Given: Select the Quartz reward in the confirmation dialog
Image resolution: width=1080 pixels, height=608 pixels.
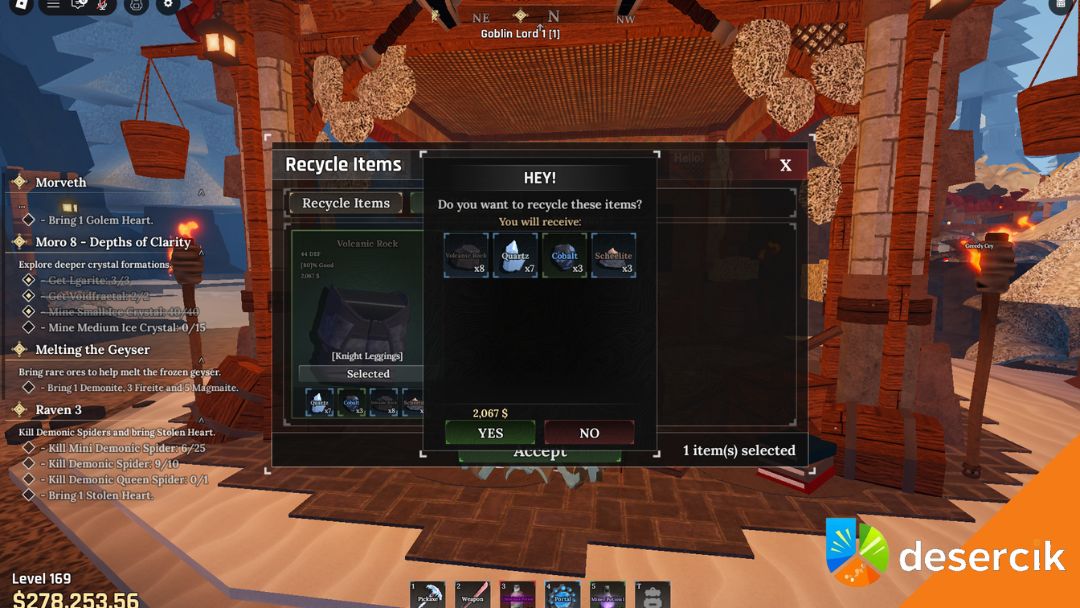Looking at the screenshot, I should click(x=515, y=255).
